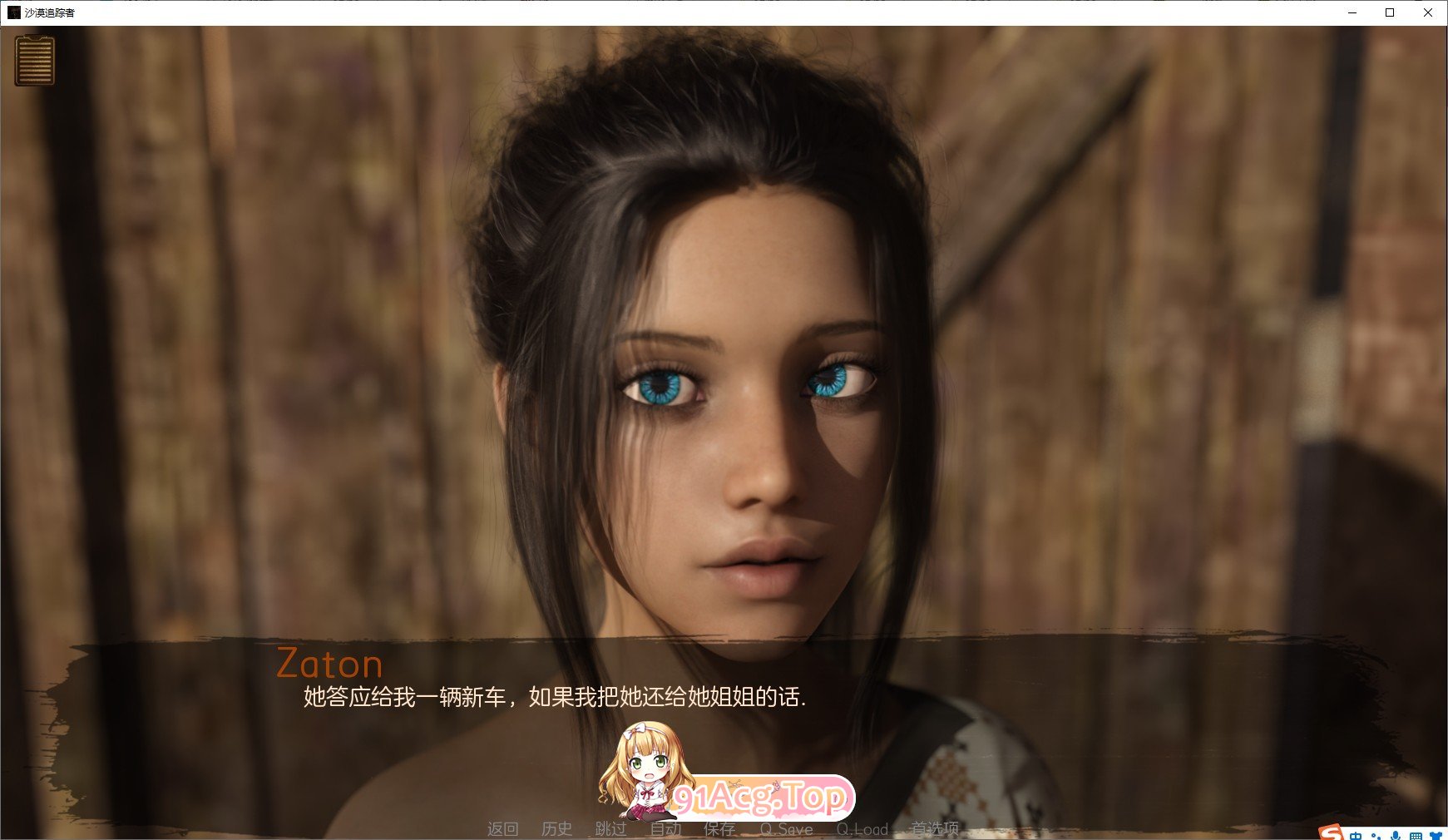Toggle Chinese/English input with 中 icon

pos(1356,834)
